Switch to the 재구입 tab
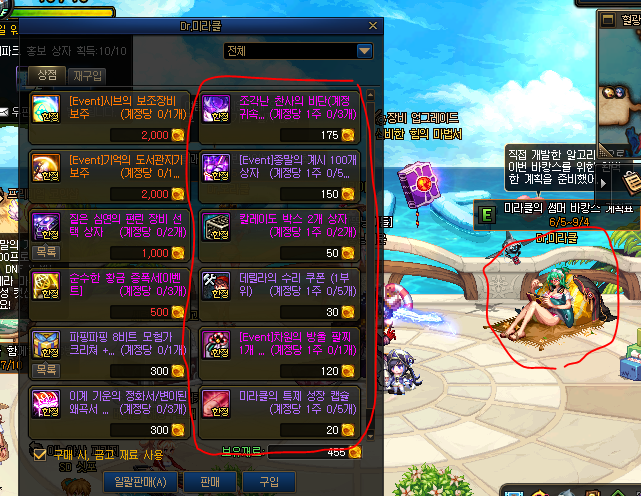 (x=87, y=76)
